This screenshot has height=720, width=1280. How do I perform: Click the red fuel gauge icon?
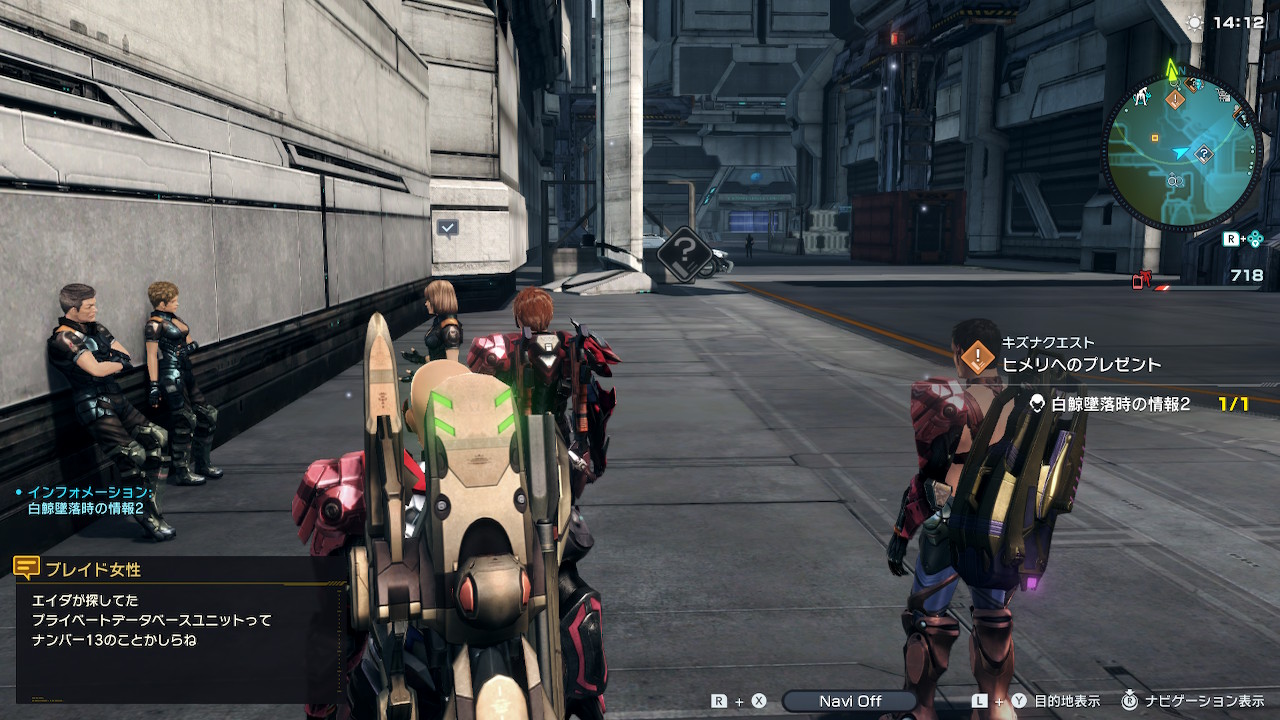click(x=1142, y=280)
